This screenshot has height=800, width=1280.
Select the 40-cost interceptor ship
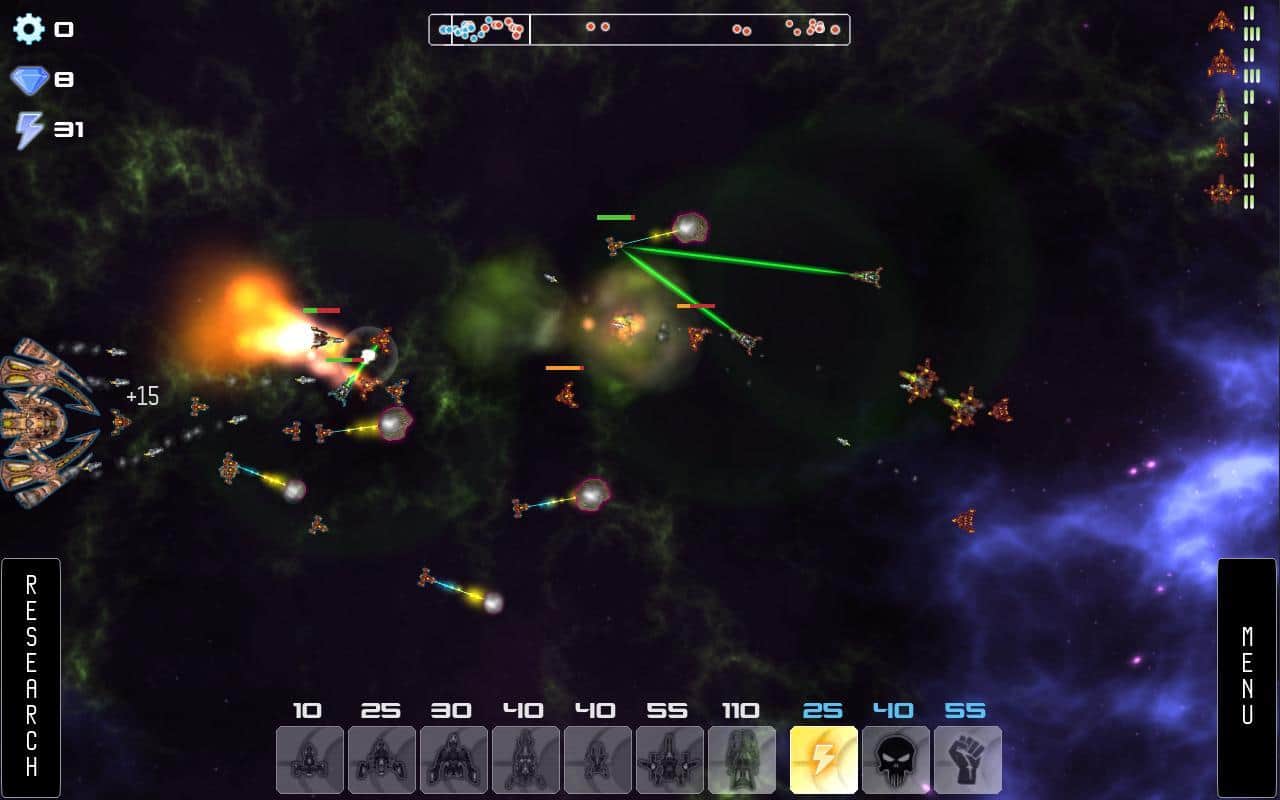pos(597,760)
